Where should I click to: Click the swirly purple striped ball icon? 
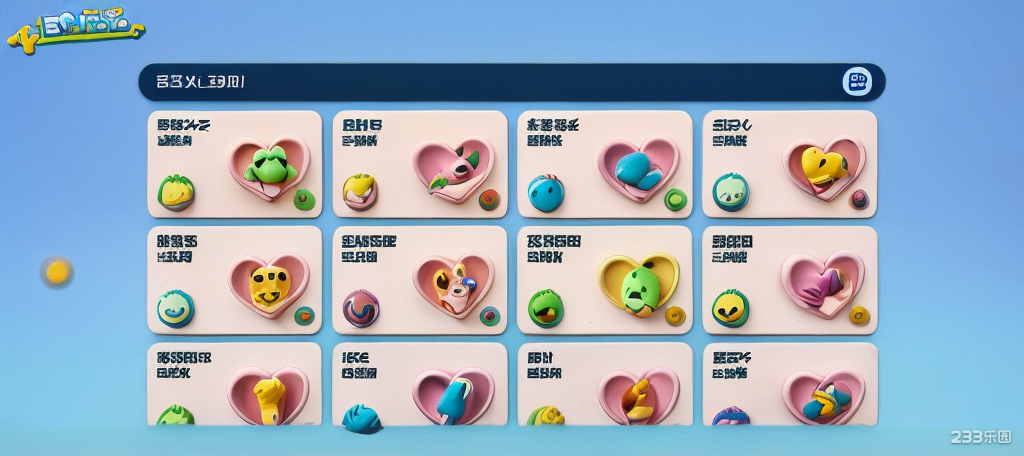pos(361,308)
